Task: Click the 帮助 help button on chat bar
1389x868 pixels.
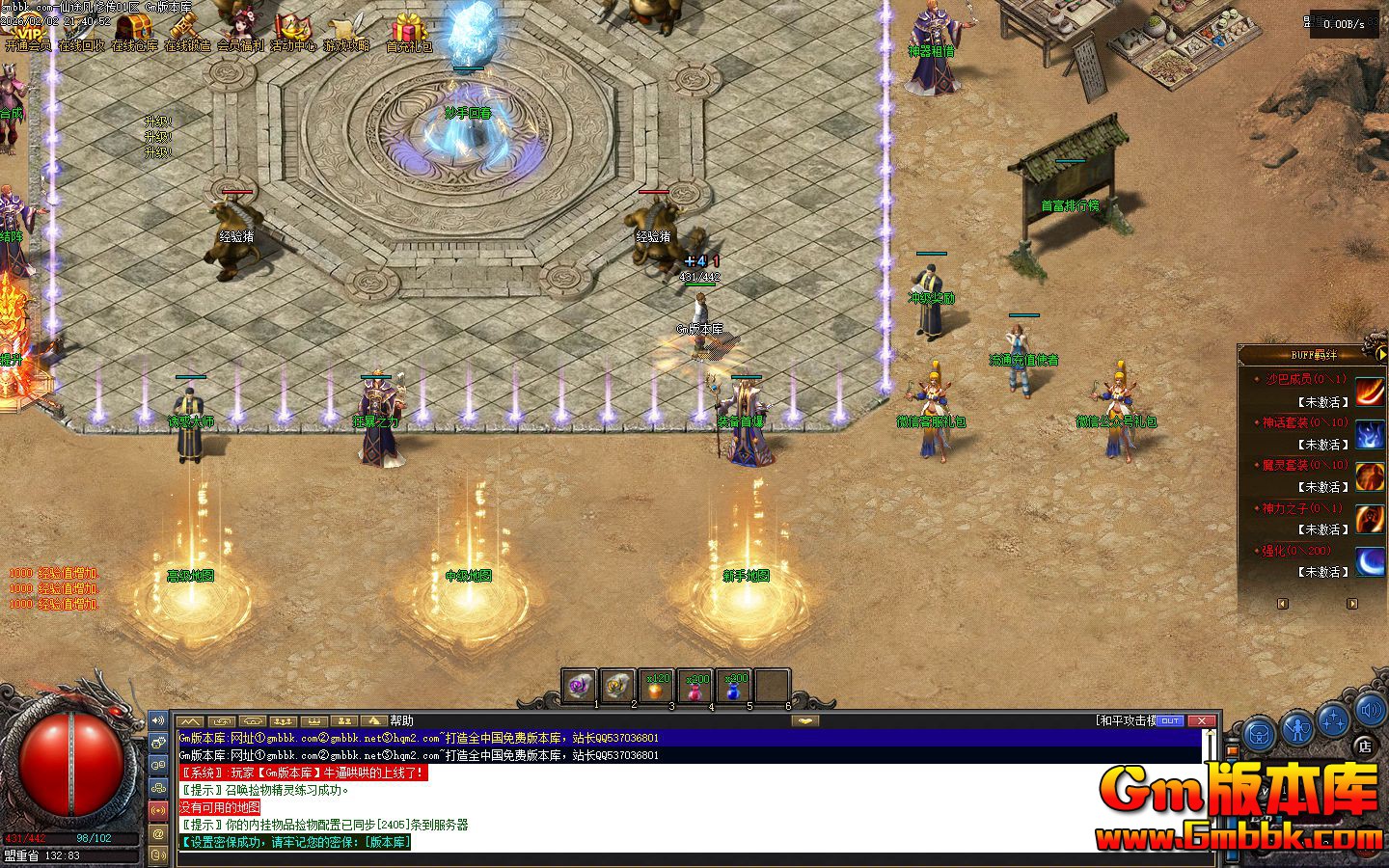Action: 401,720
